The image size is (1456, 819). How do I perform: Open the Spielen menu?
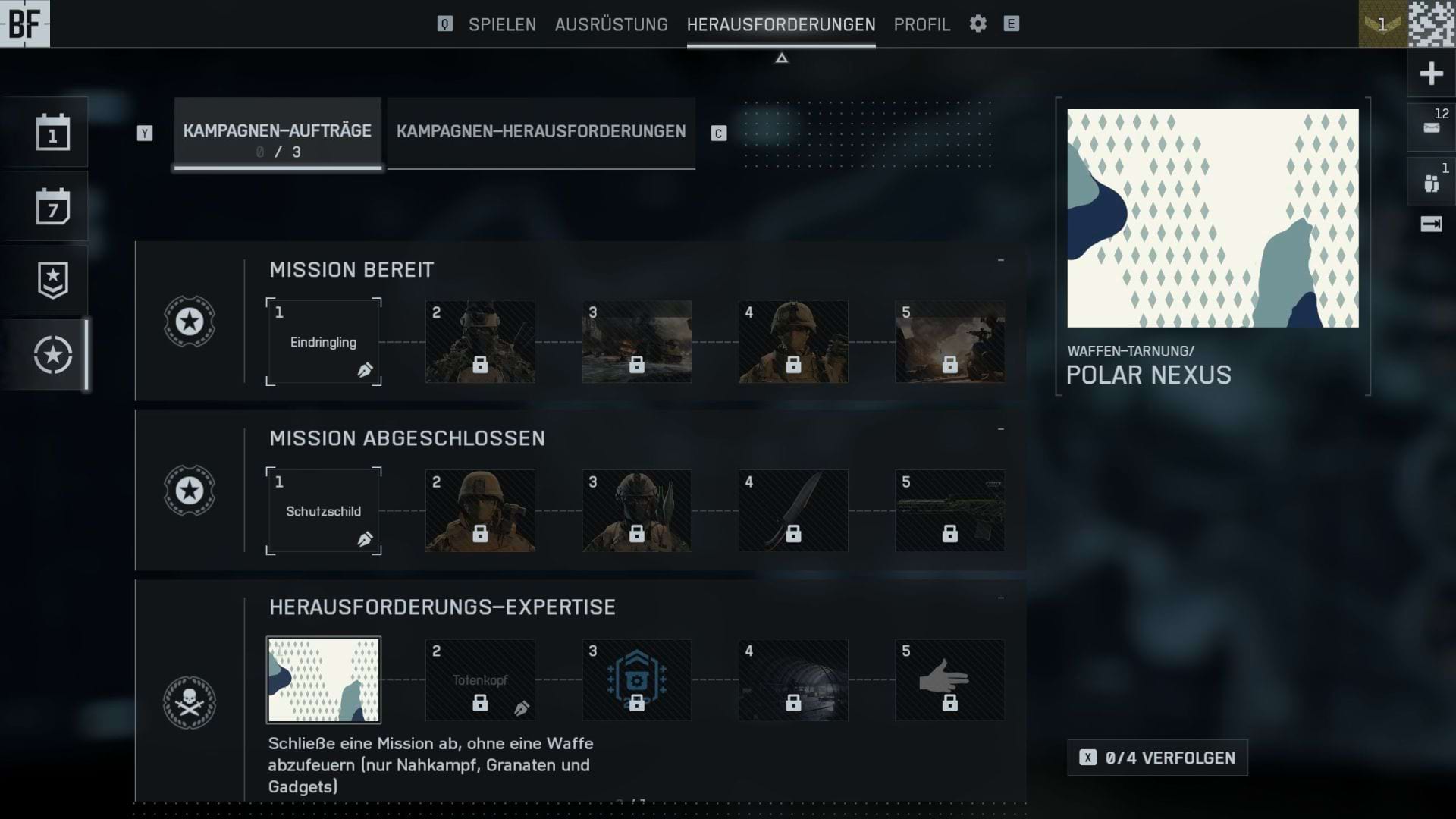[x=502, y=24]
